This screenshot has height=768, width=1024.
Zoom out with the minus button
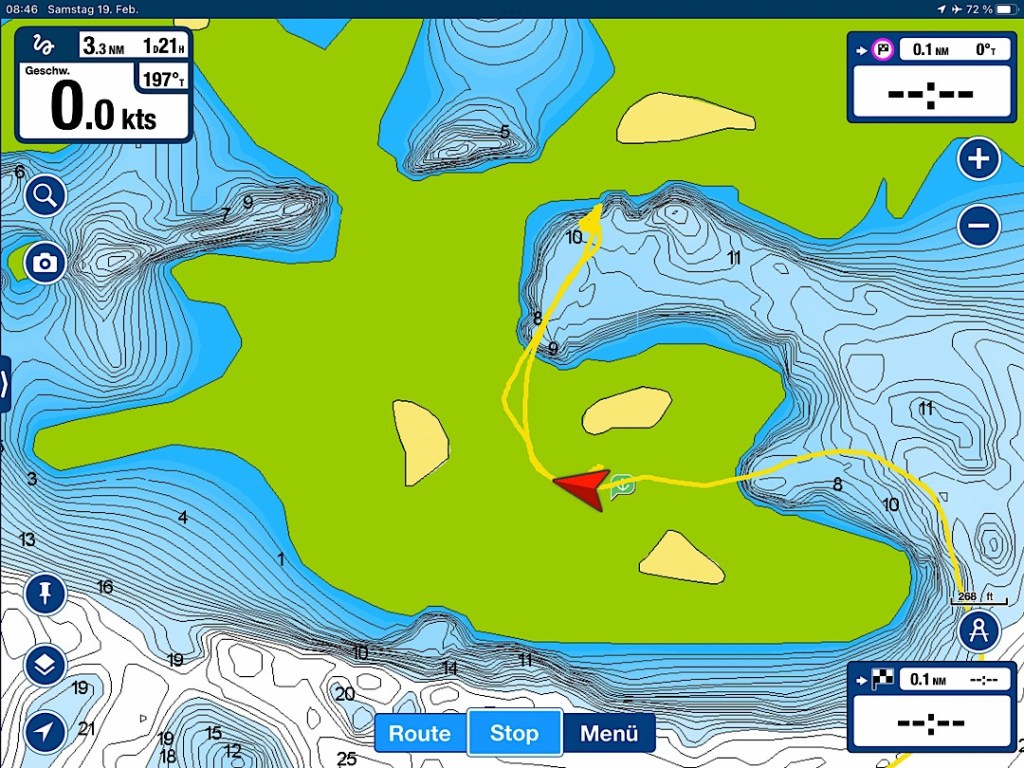(979, 225)
